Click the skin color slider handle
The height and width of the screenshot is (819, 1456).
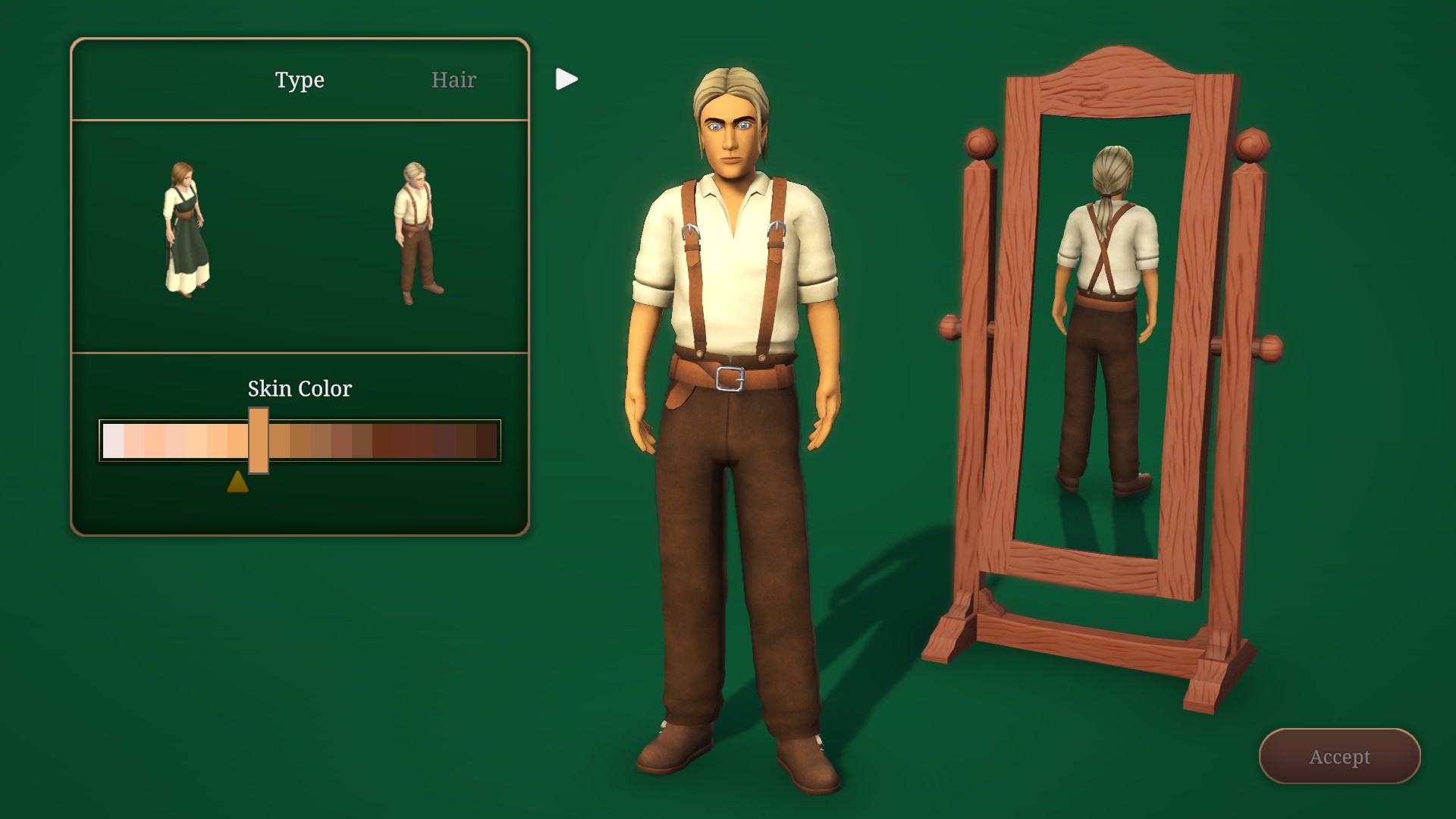(x=259, y=441)
